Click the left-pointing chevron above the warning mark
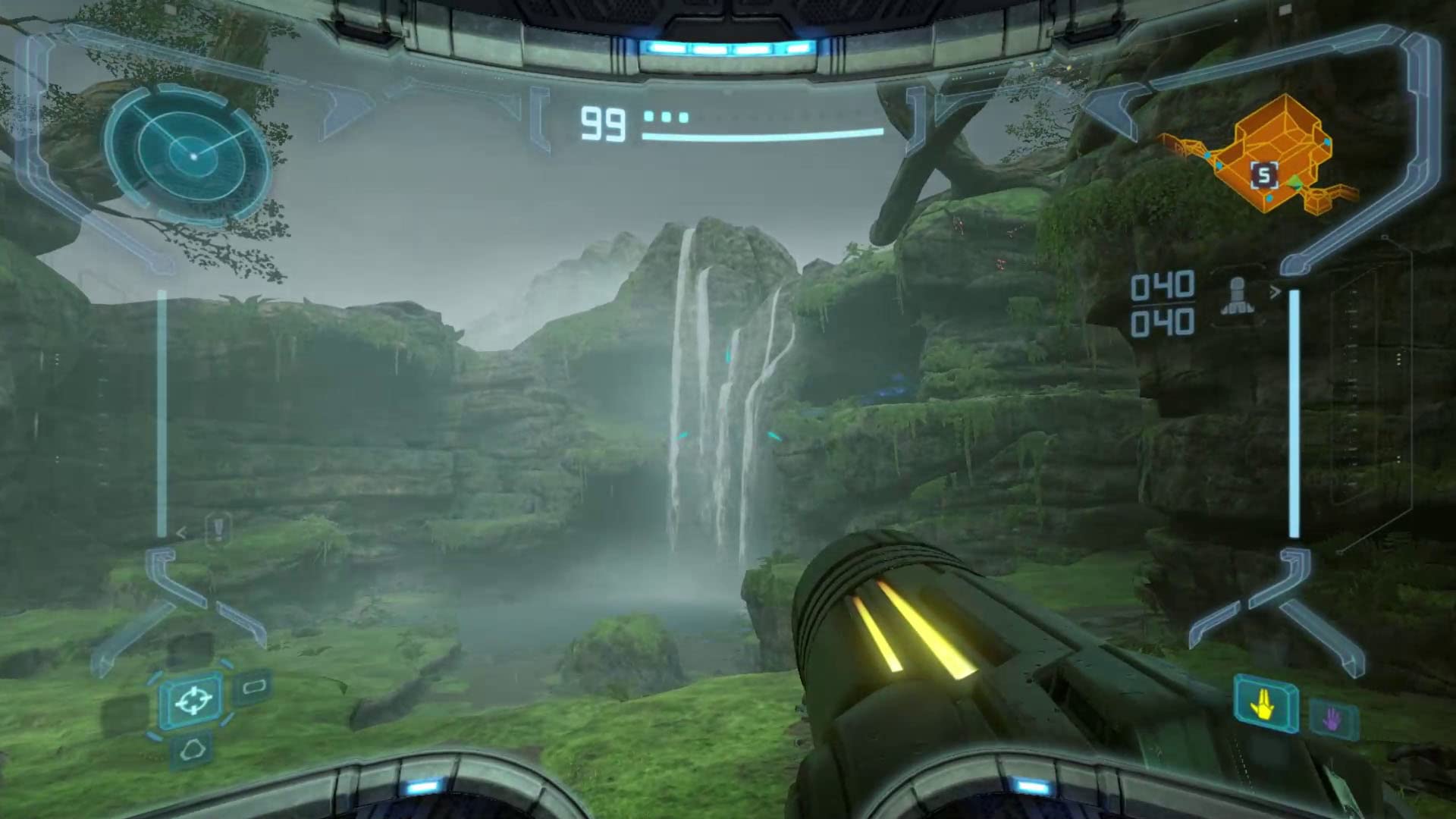Viewport: 1456px width, 819px height. click(x=181, y=532)
